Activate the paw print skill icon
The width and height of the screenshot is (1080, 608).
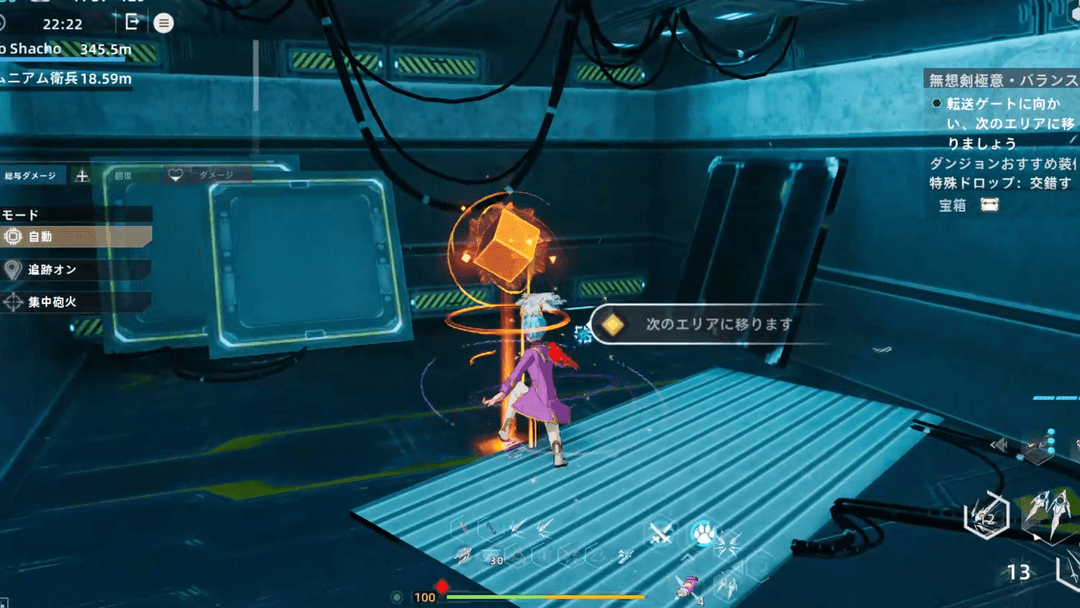pyautogui.click(x=704, y=536)
